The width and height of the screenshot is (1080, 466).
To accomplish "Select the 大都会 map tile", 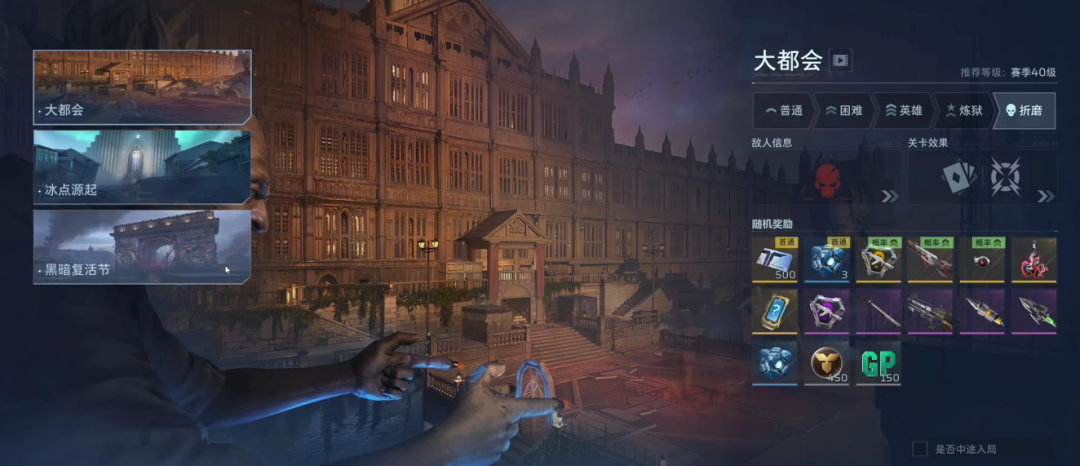I will (x=142, y=87).
